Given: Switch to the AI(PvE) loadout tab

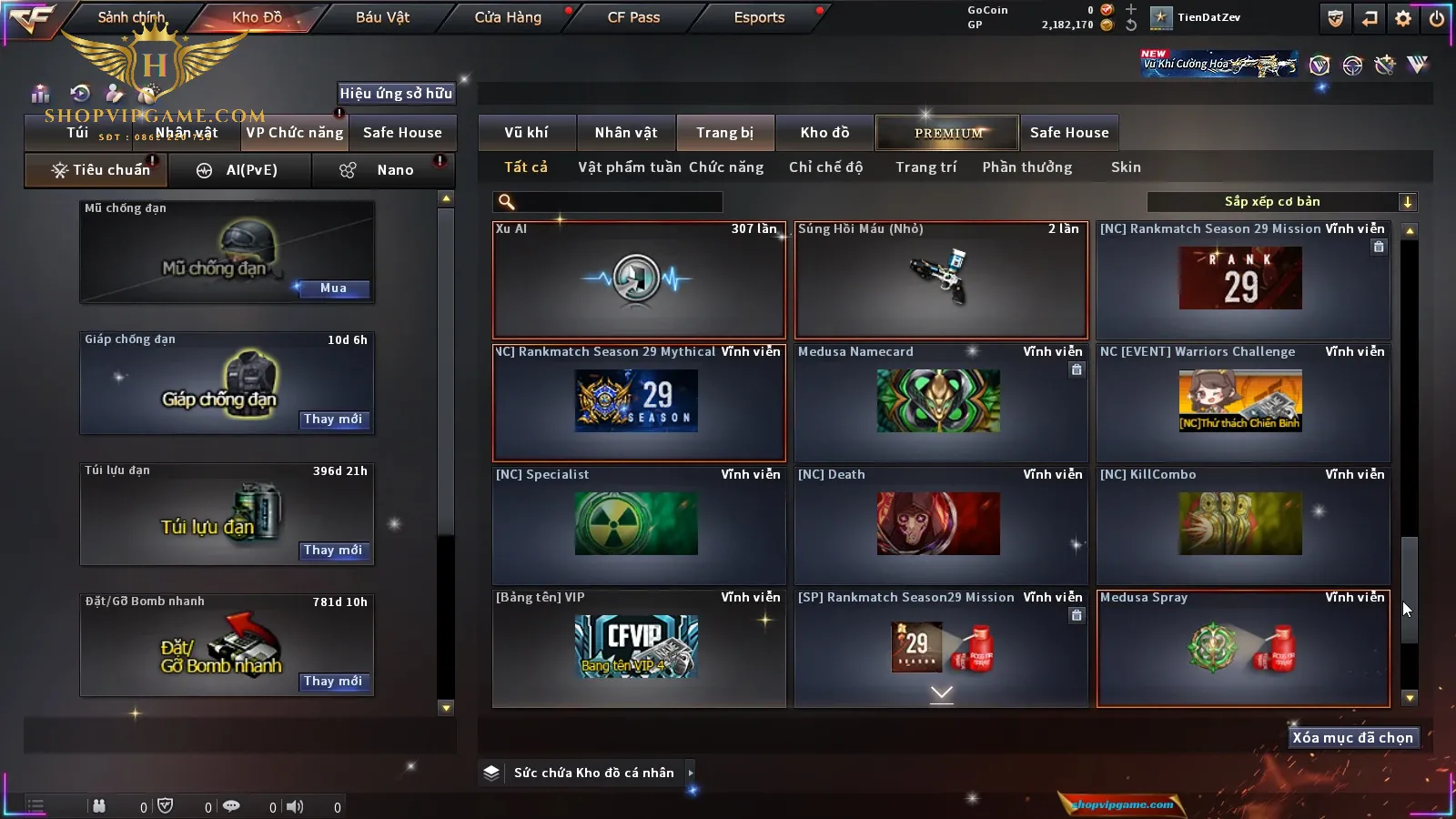Looking at the screenshot, I should pyautogui.click(x=239, y=170).
